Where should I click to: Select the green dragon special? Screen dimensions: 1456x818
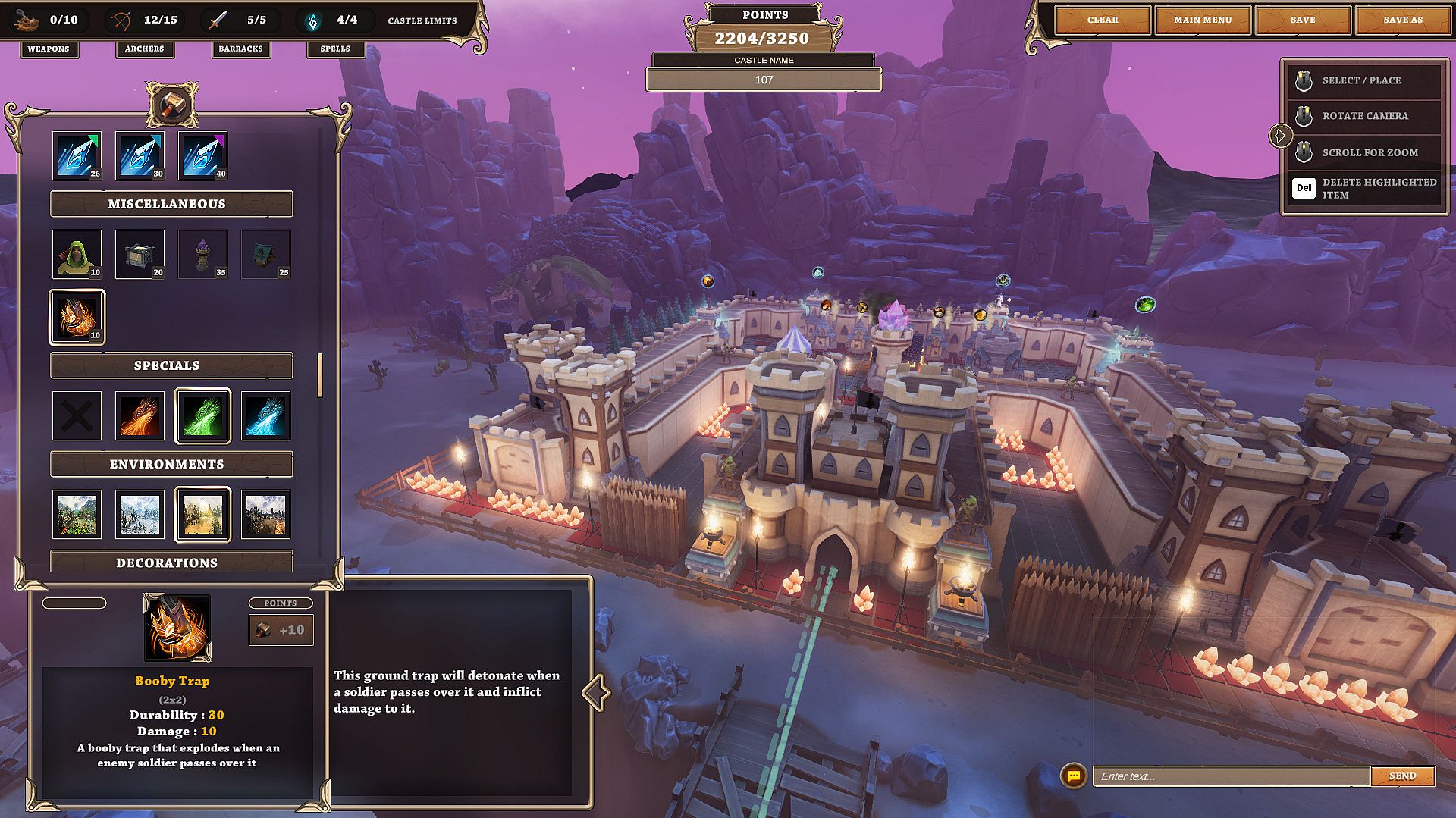click(x=202, y=415)
